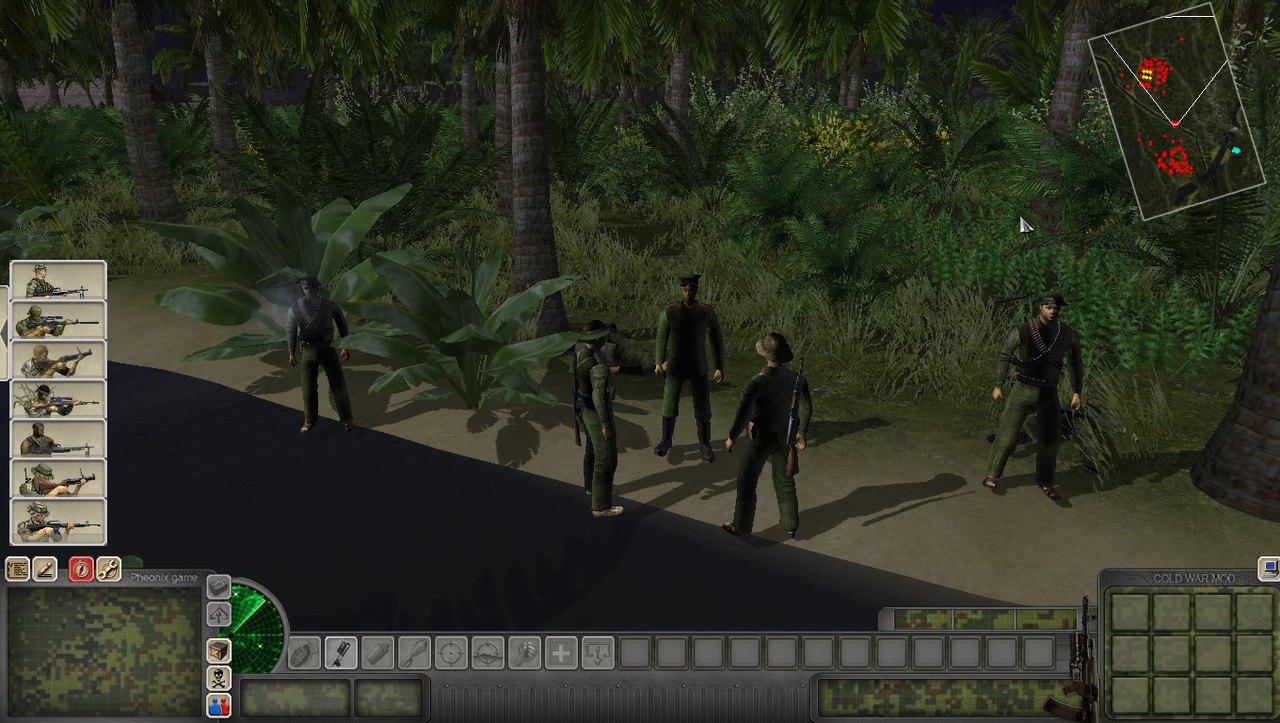Open the wrench tools button
This screenshot has height=723, width=1280.
[108, 569]
